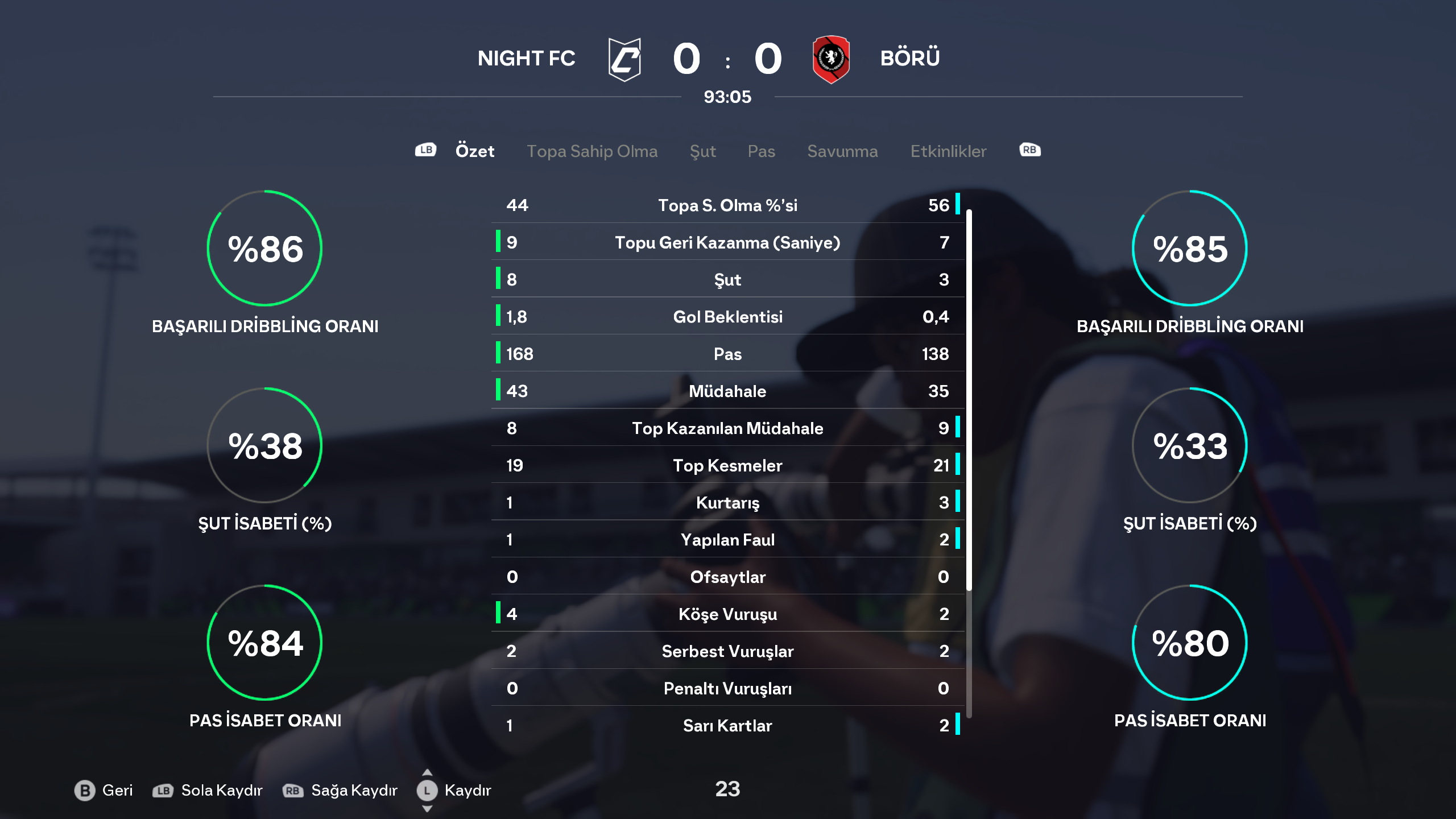Select the Şut statistics tab
The image size is (1456, 819).
click(702, 151)
